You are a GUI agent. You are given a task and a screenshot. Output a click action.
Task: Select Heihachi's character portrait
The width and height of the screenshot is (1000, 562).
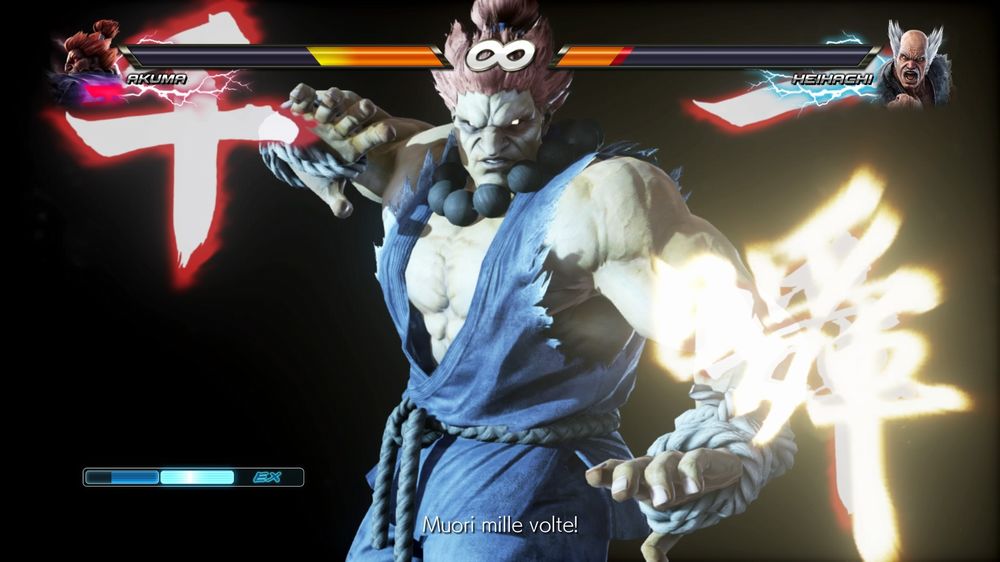click(912, 65)
